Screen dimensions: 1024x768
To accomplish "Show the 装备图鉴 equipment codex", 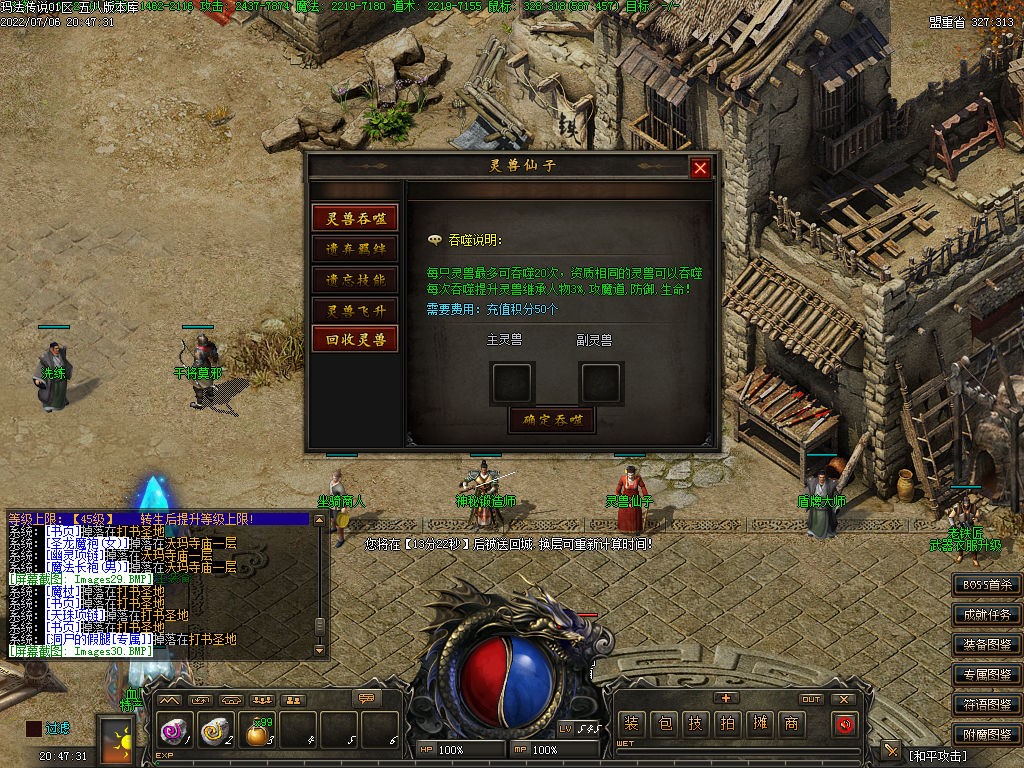I will (986, 644).
